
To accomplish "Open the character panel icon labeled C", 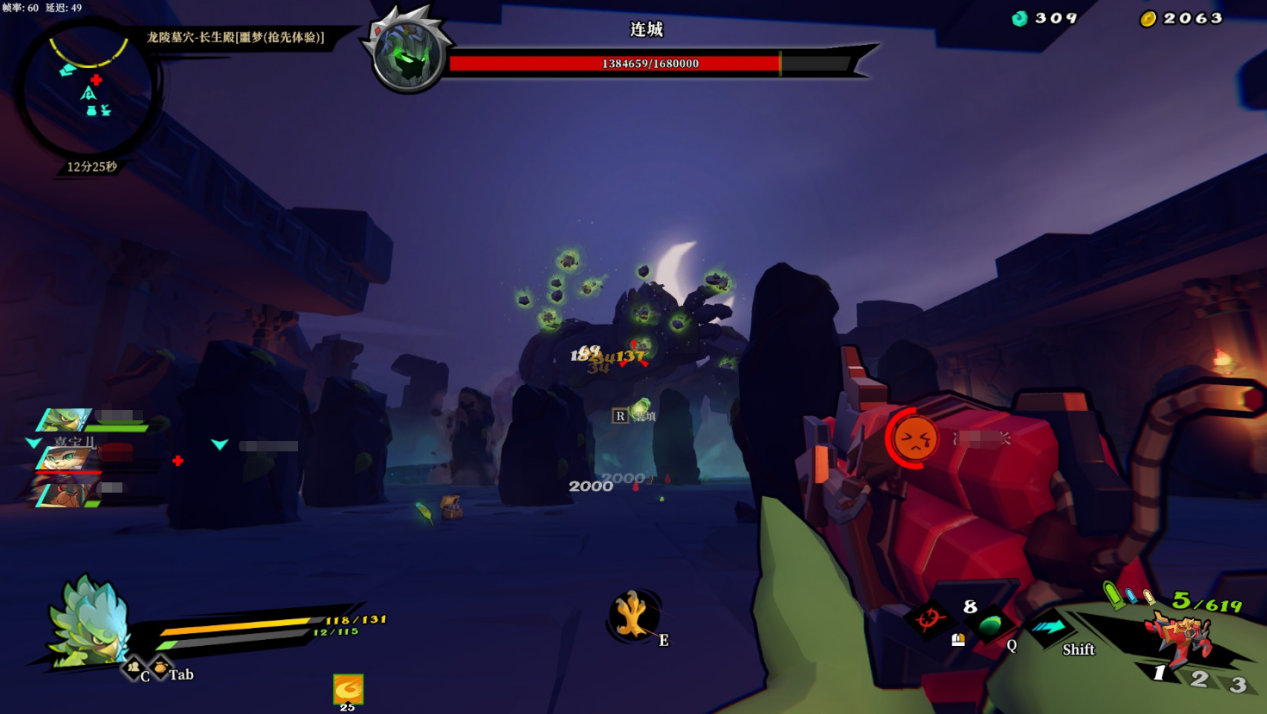I will tap(134, 667).
